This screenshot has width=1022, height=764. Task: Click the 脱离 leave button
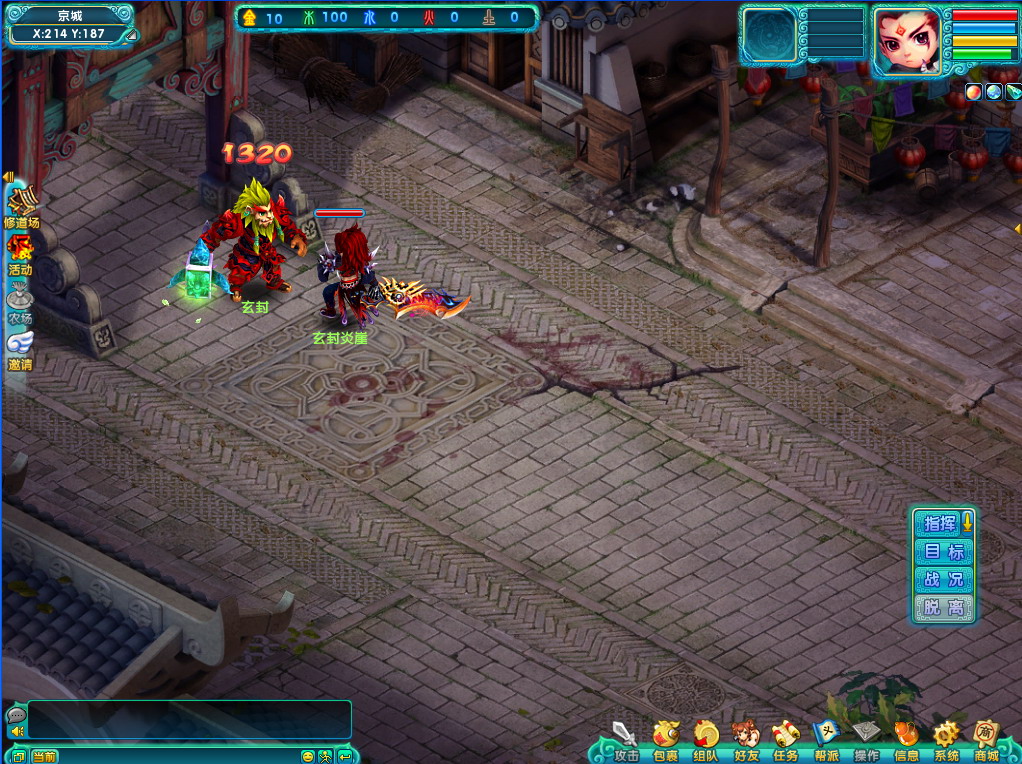pyautogui.click(x=943, y=607)
